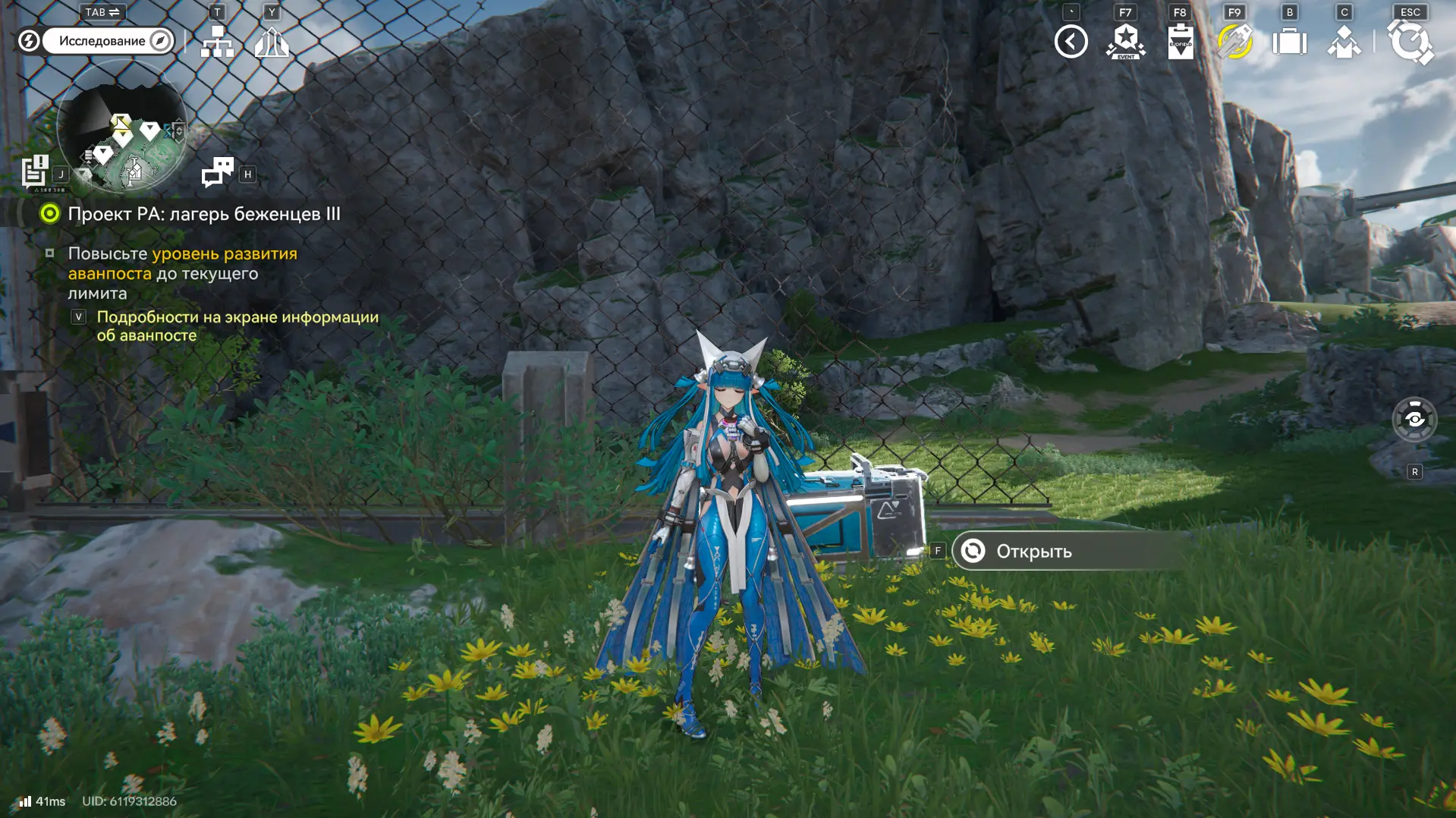The width and height of the screenshot is (1456, 818).
Task: Open the backpack inventory
Action: [x=1289, y=42]
